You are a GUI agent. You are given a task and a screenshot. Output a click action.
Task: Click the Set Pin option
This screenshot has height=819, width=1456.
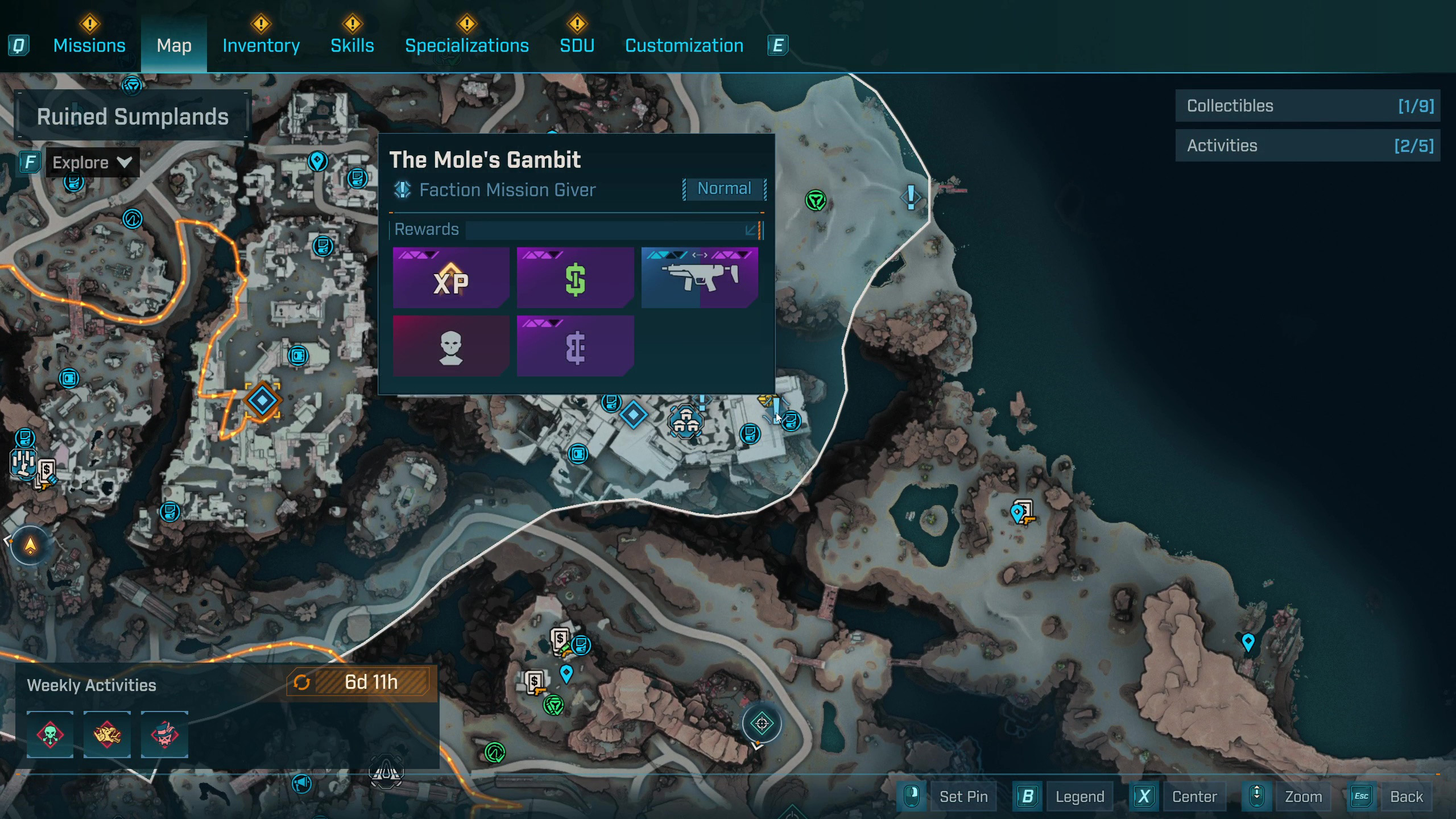(x=963, y=796)
